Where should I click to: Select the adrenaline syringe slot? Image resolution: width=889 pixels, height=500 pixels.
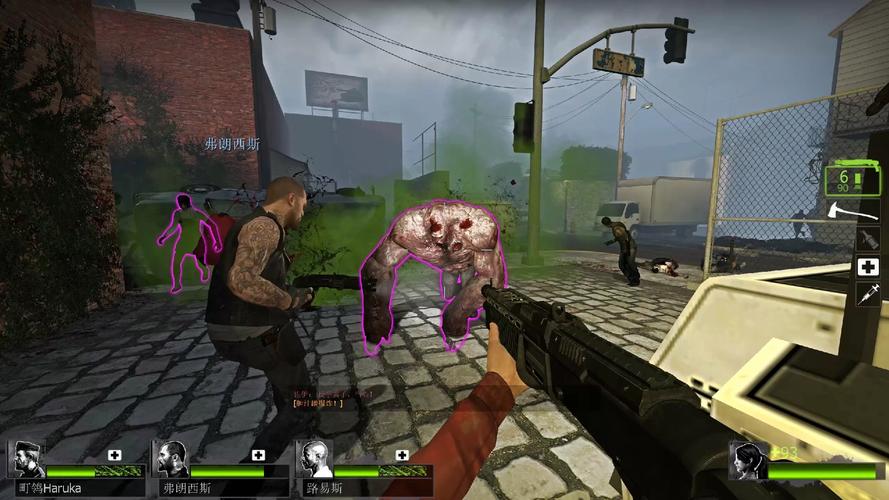click(867, 294)
